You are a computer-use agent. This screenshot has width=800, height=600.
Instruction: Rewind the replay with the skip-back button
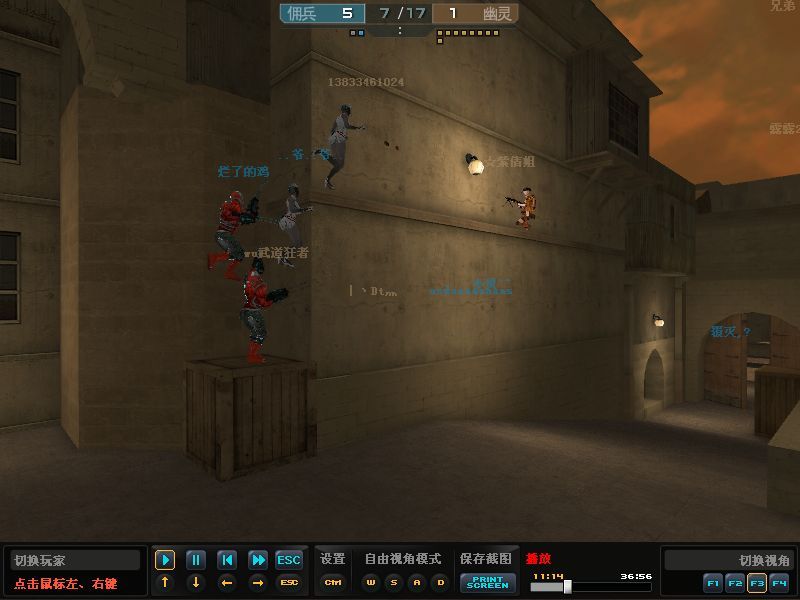tap(227, 560)
